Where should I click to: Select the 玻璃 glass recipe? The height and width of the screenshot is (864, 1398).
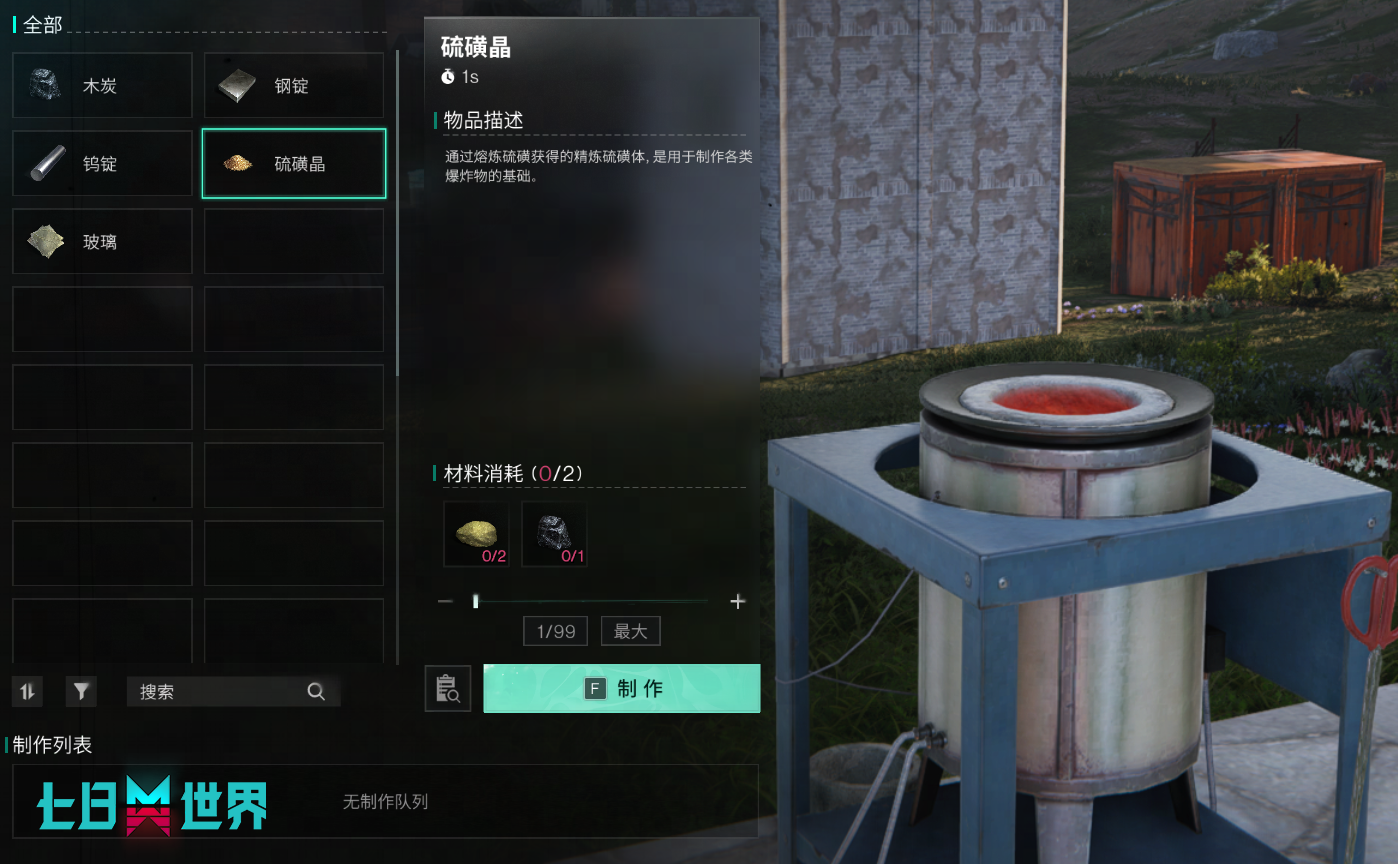tap(102, 242)
